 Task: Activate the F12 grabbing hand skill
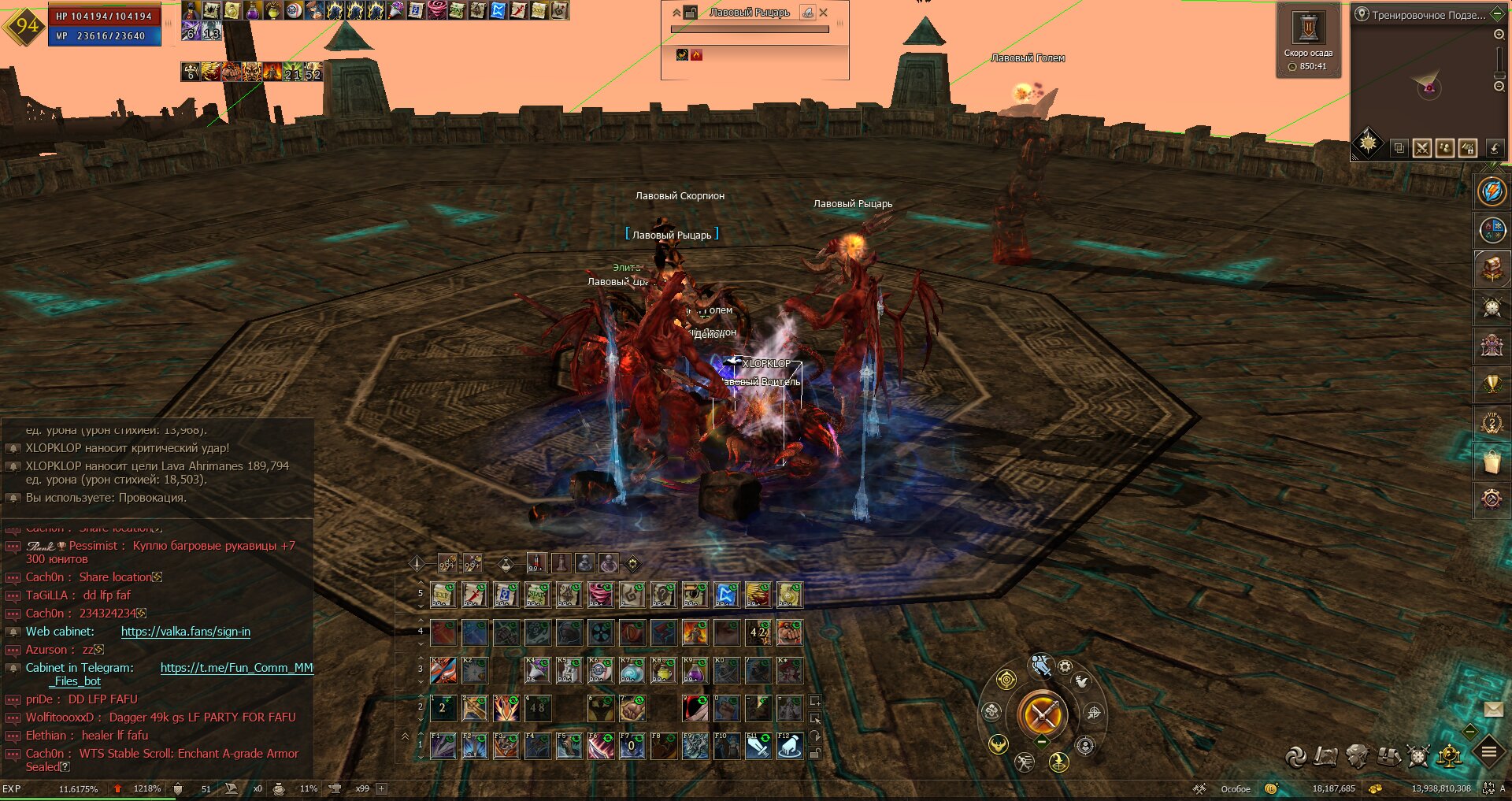(789, 746)
